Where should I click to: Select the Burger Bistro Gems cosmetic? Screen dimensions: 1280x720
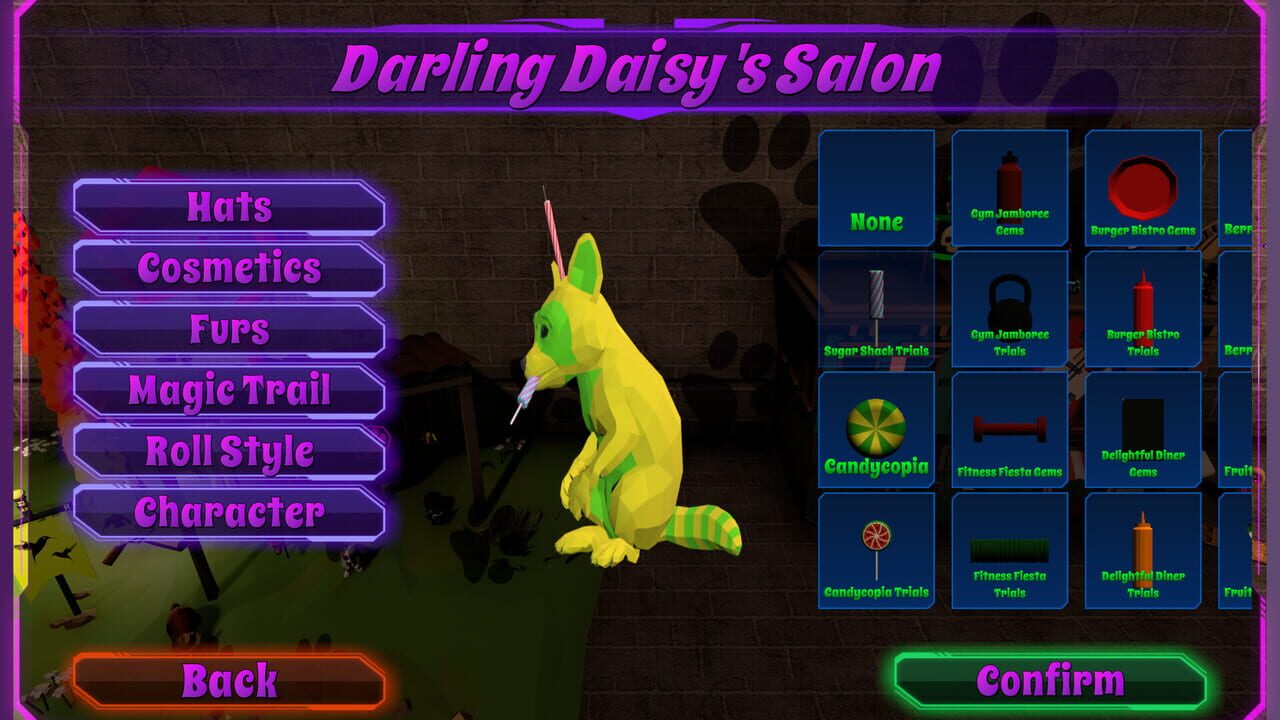(1143, 188)
